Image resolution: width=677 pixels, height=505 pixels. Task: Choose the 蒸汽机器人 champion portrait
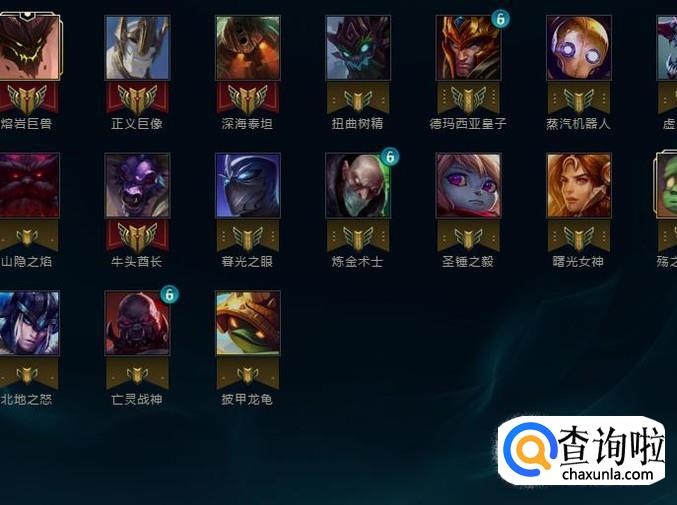578,48
